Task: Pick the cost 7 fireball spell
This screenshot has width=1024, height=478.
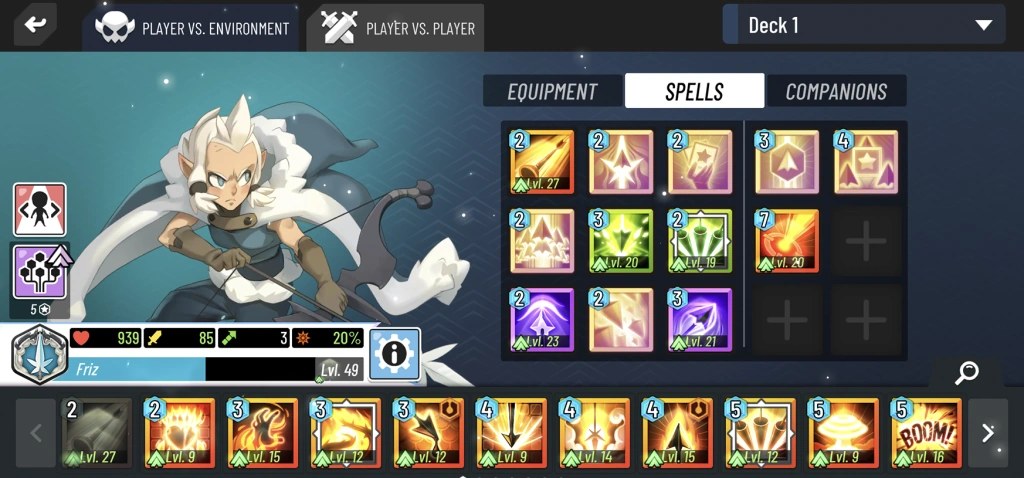Action: tap(787, 241)
